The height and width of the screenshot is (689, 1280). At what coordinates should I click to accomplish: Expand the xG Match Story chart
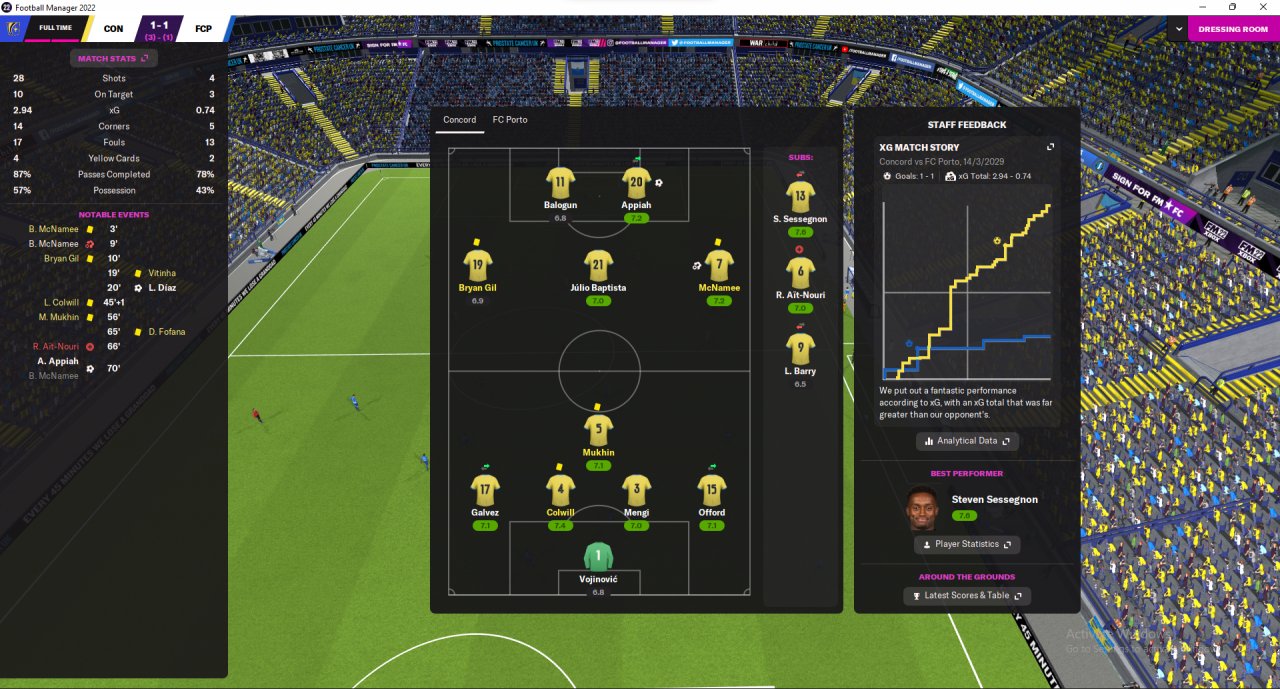tap(1050, 147)
